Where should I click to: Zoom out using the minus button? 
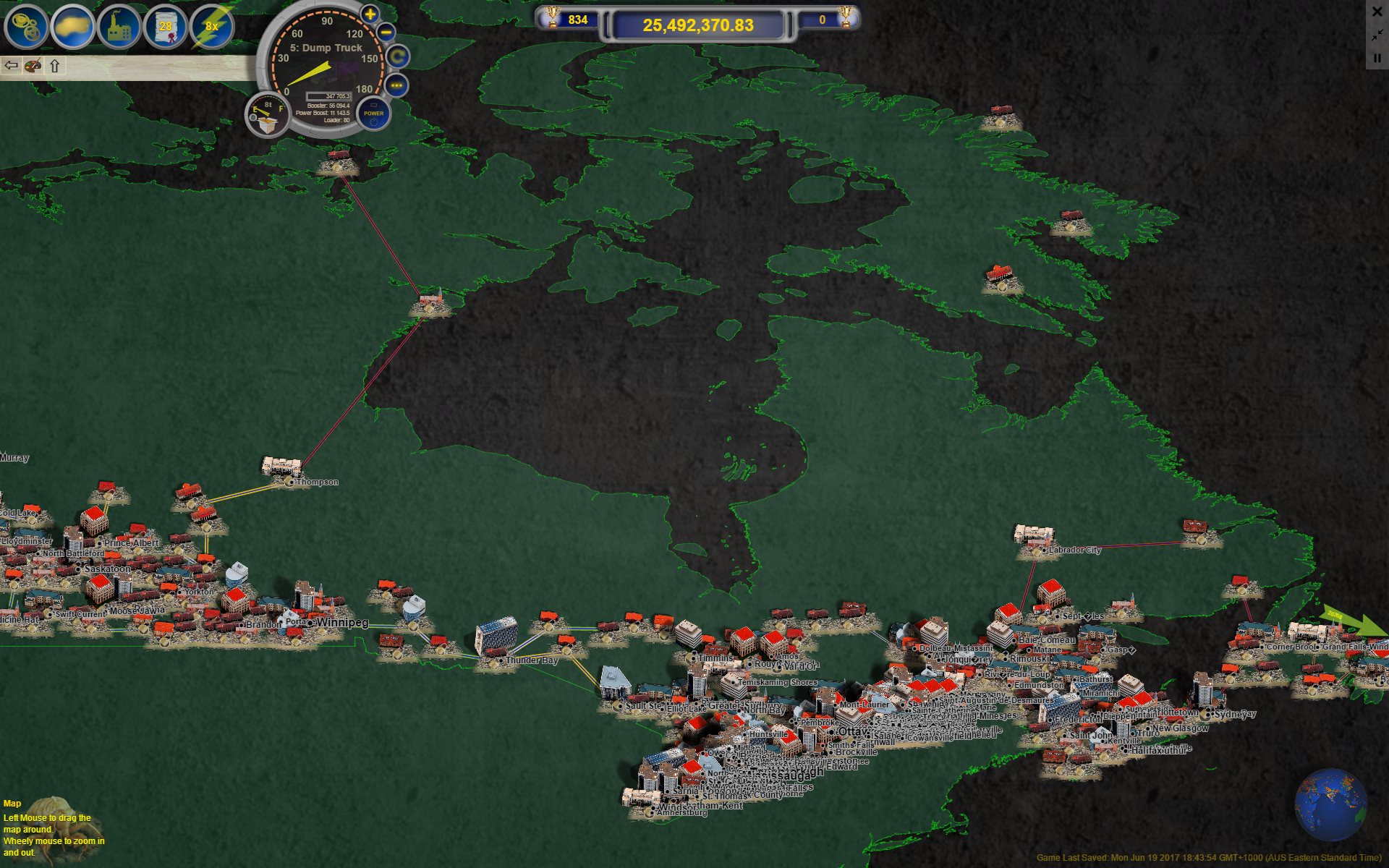coord(386,33)
